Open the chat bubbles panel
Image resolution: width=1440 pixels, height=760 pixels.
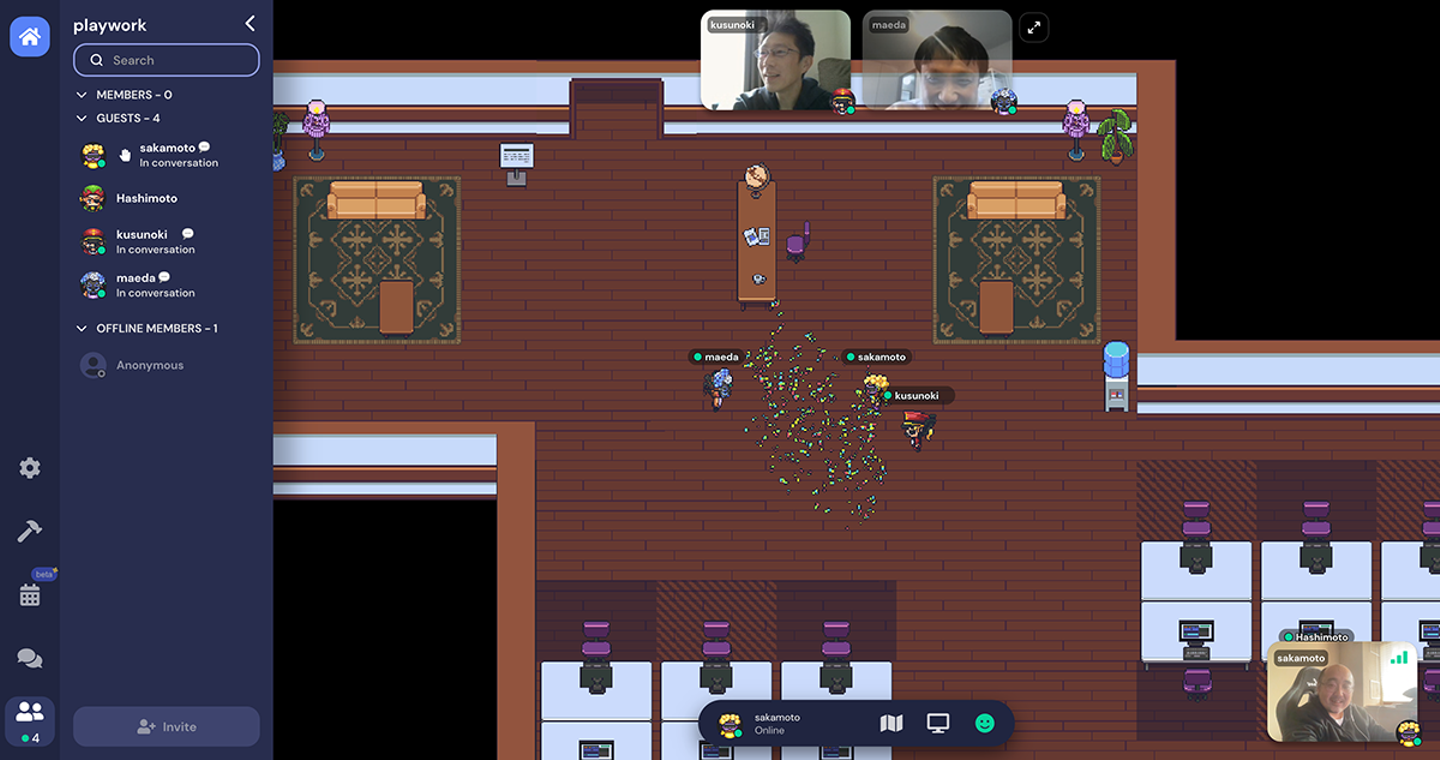30,658
